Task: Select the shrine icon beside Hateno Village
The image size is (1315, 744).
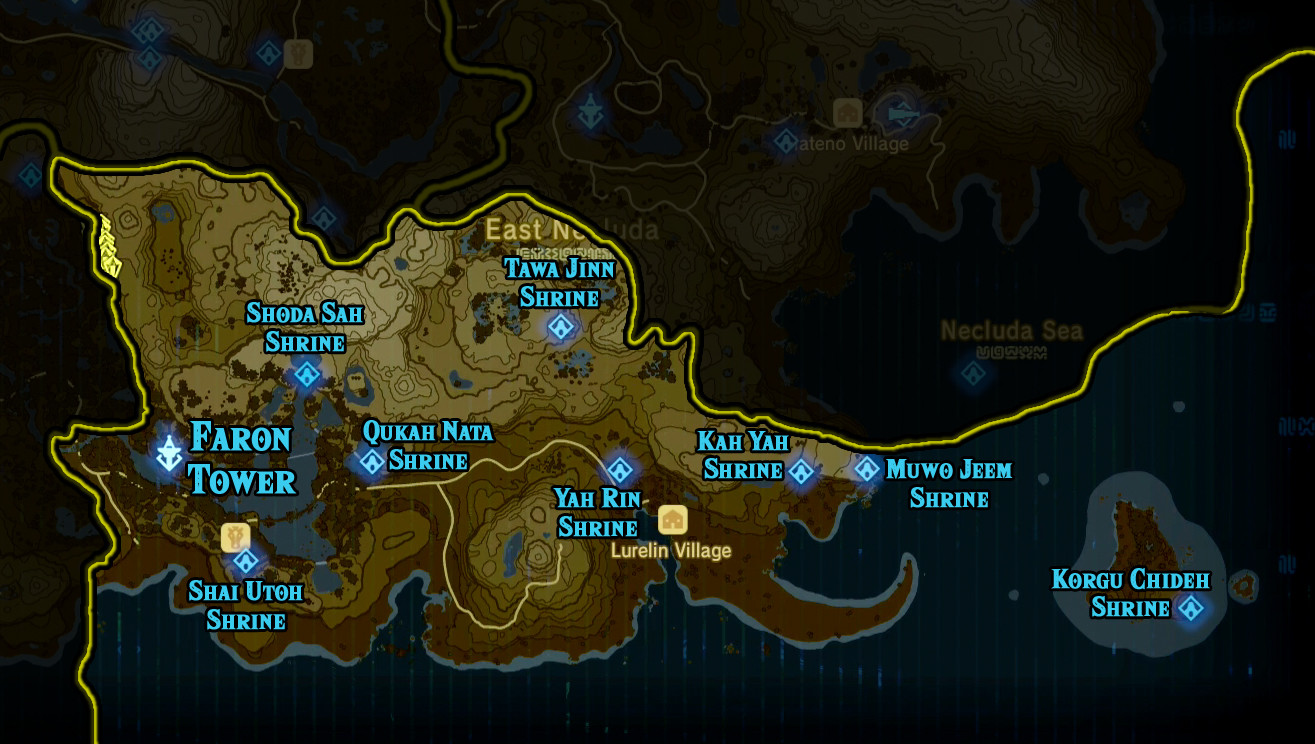Action: [784, 141]
